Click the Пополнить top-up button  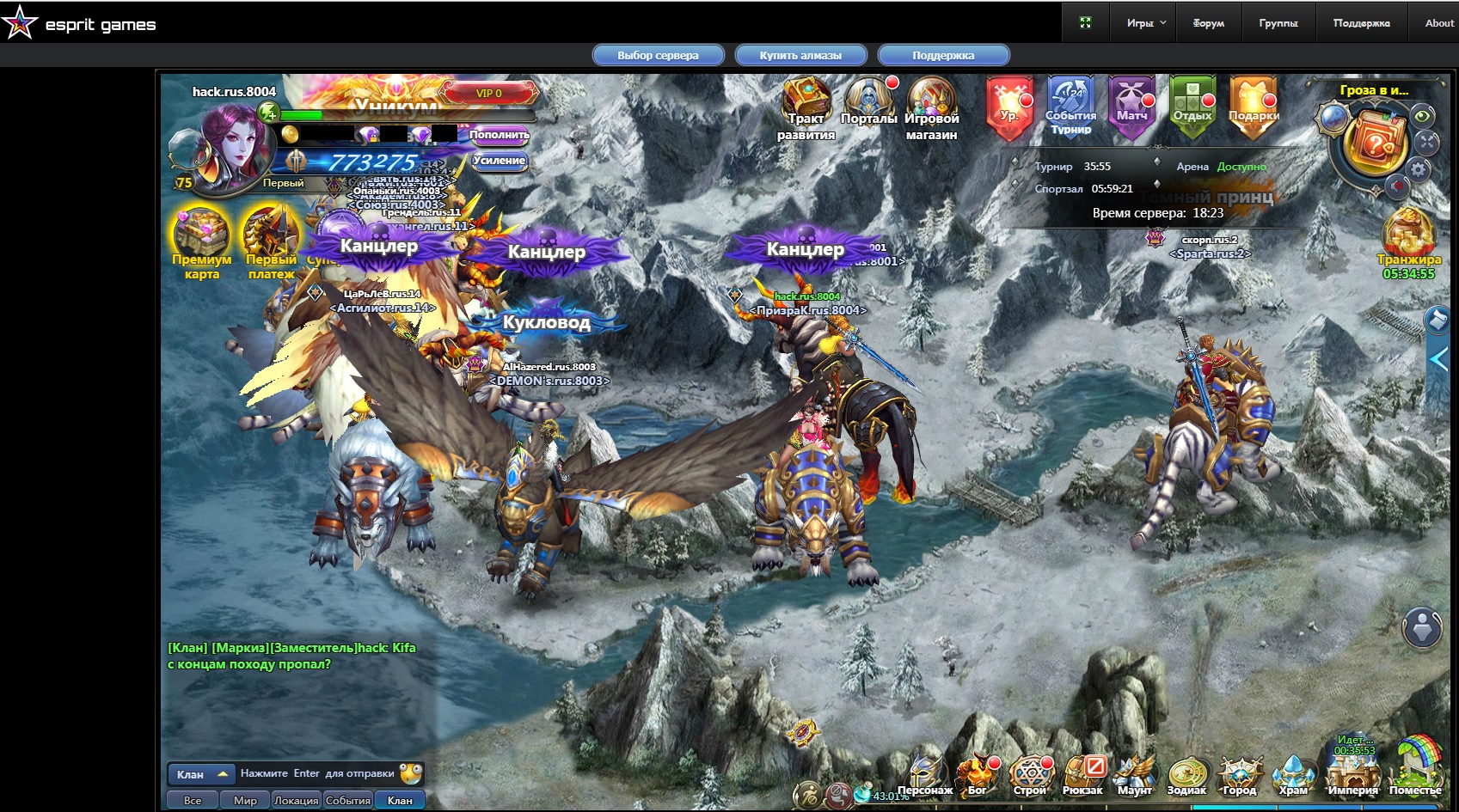pos(499,135)
